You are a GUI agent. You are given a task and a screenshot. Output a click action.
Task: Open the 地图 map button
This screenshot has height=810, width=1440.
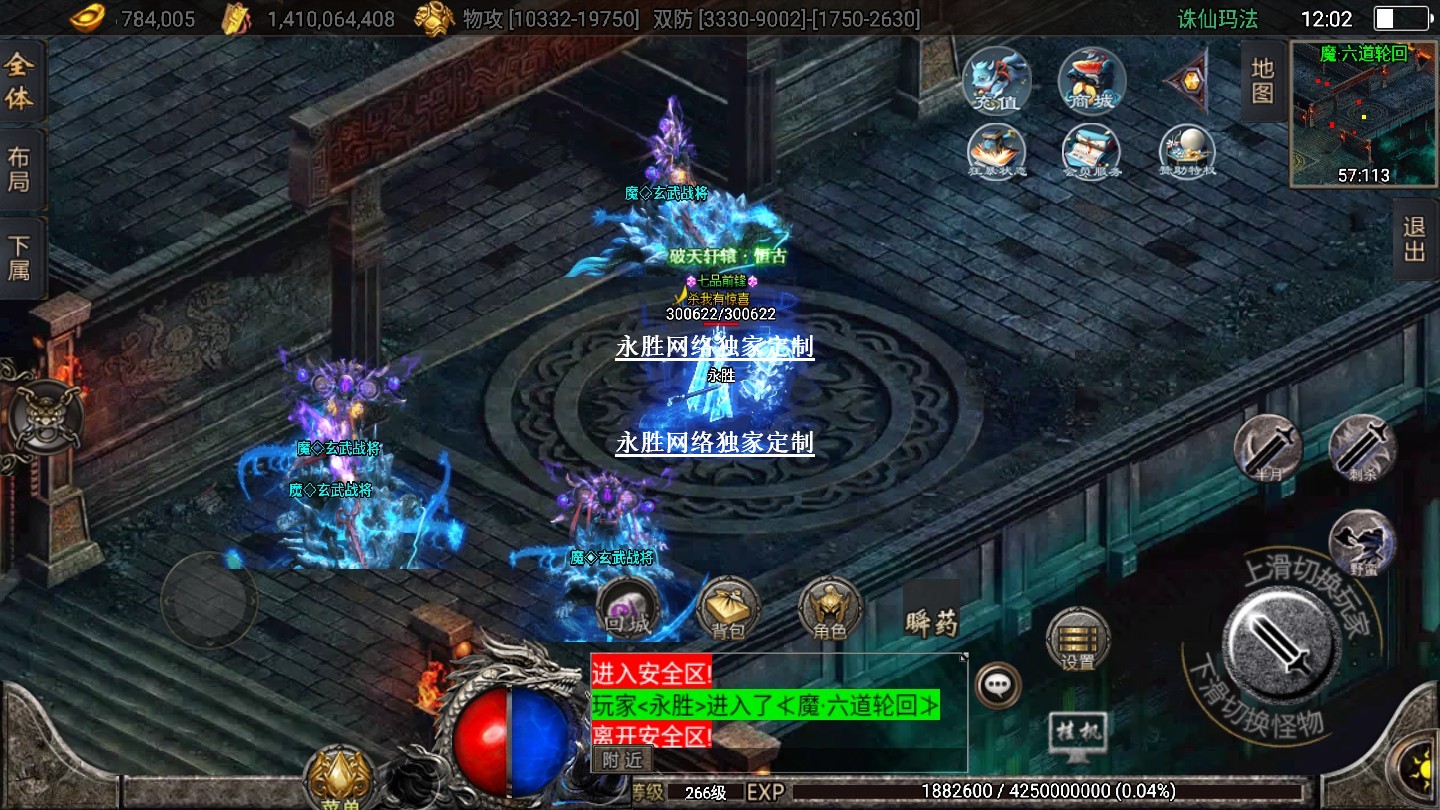[x=1263, y=81]
